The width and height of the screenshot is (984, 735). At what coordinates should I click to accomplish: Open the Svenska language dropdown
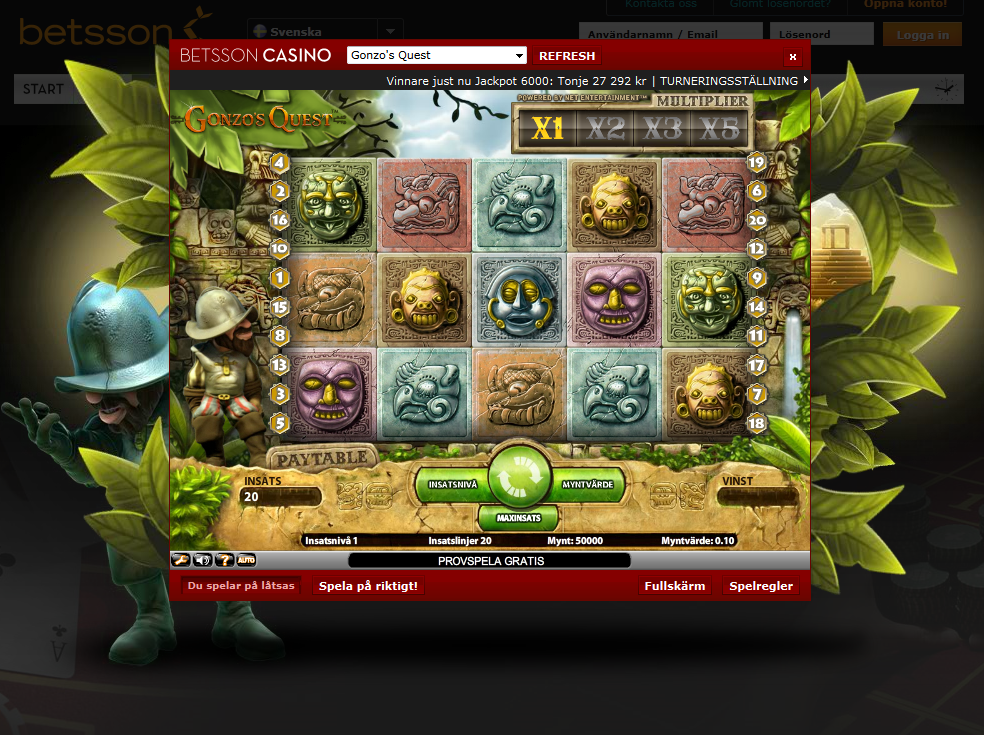click(324, 31)
